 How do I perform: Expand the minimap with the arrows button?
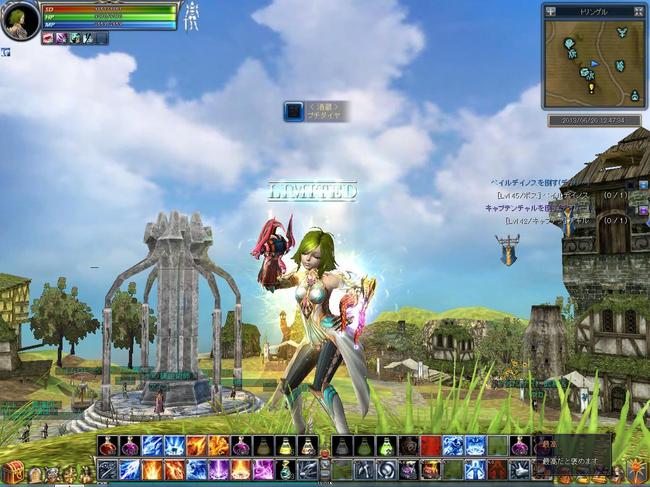point(638,11)
